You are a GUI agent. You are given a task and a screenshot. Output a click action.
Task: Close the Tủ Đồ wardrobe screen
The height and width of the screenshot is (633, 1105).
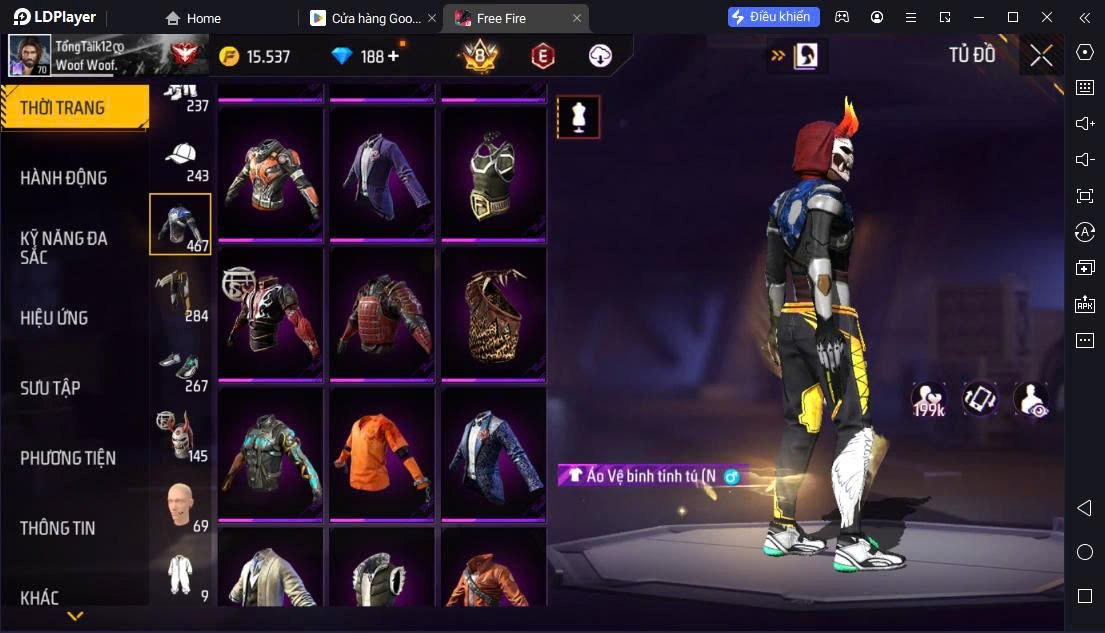click(1041, 56)
